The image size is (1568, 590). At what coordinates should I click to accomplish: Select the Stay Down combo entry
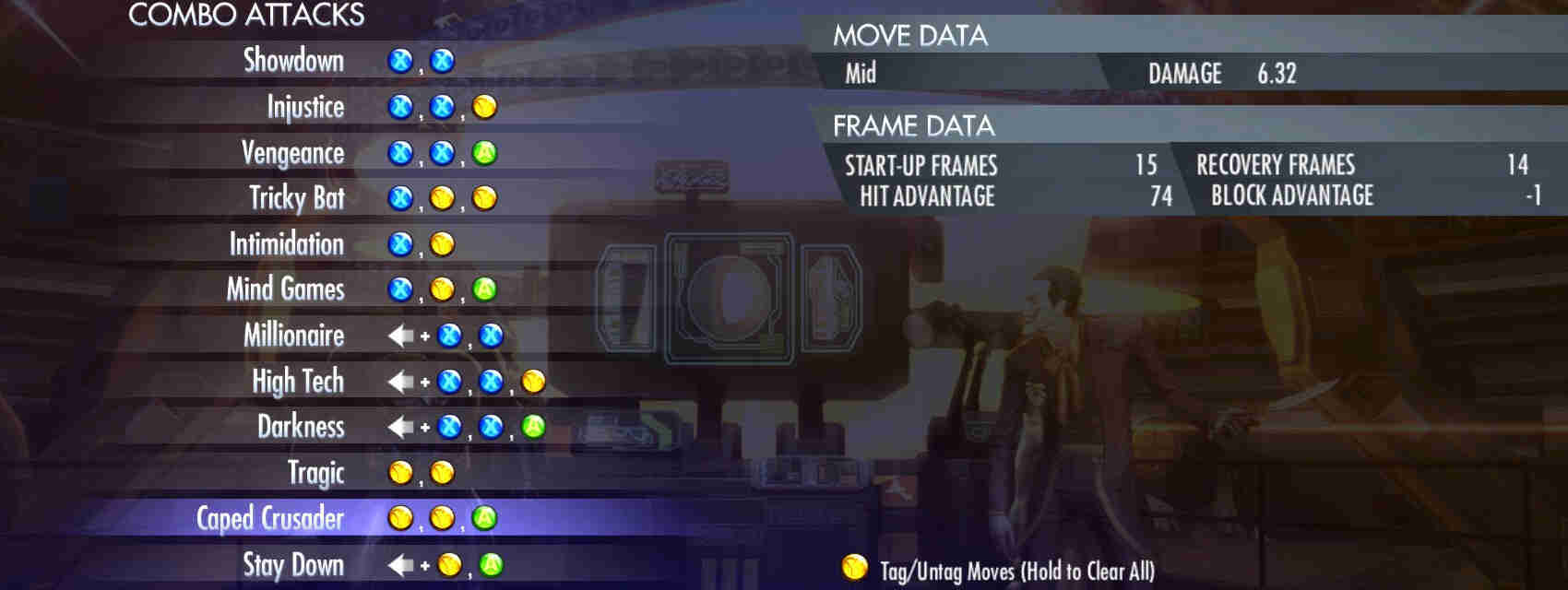pyautogui.click(x=292, y=564)
